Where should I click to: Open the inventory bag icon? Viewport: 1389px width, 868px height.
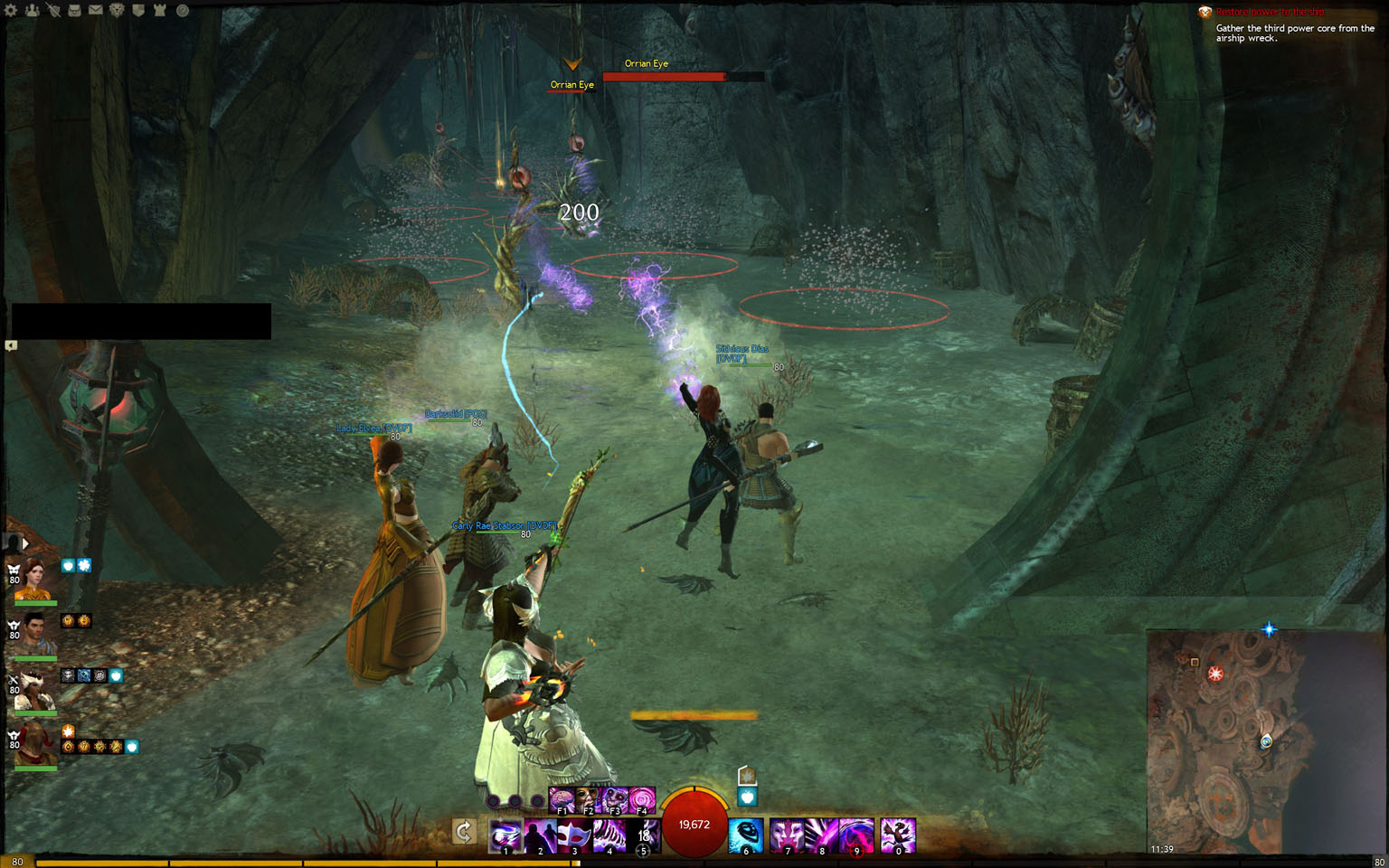(74, 11)
